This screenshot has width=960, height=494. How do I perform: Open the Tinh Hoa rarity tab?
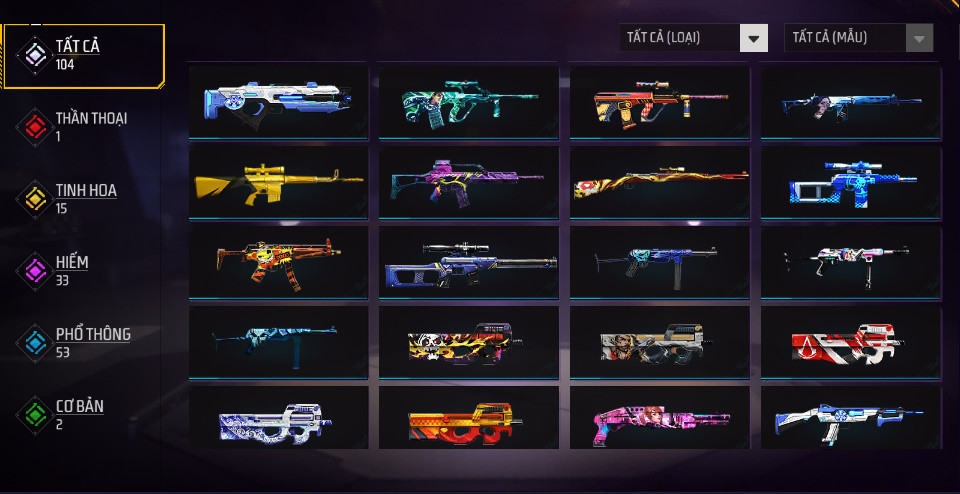82,198
